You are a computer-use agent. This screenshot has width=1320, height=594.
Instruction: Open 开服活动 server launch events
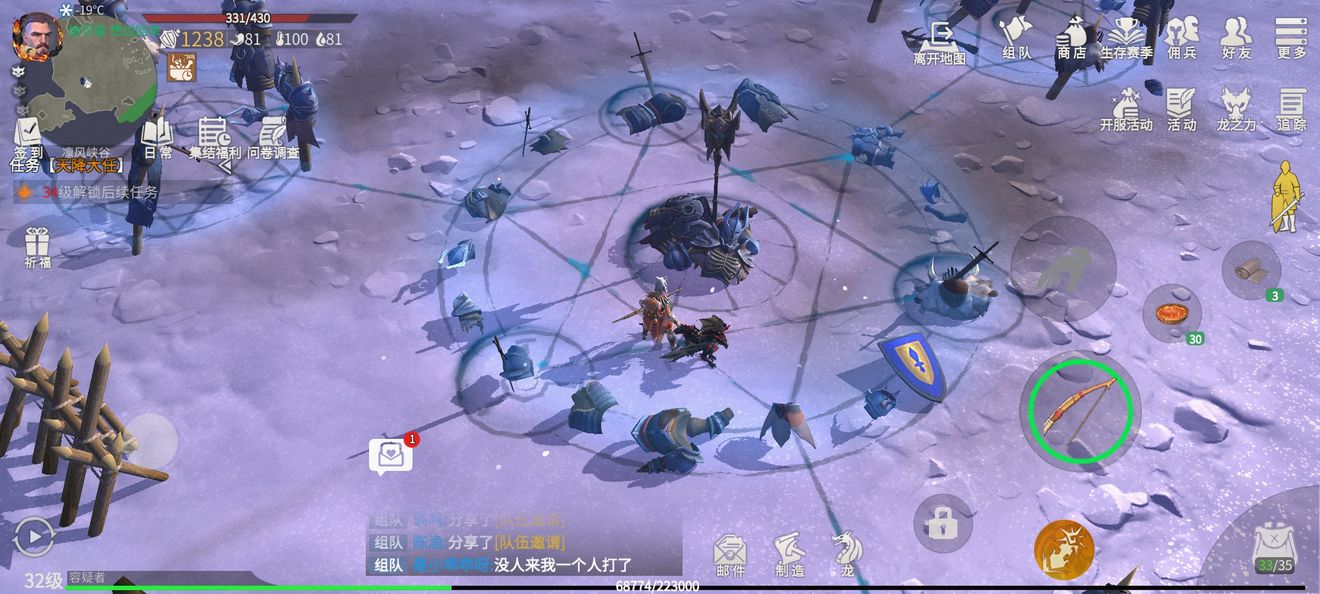(1126, 108)
